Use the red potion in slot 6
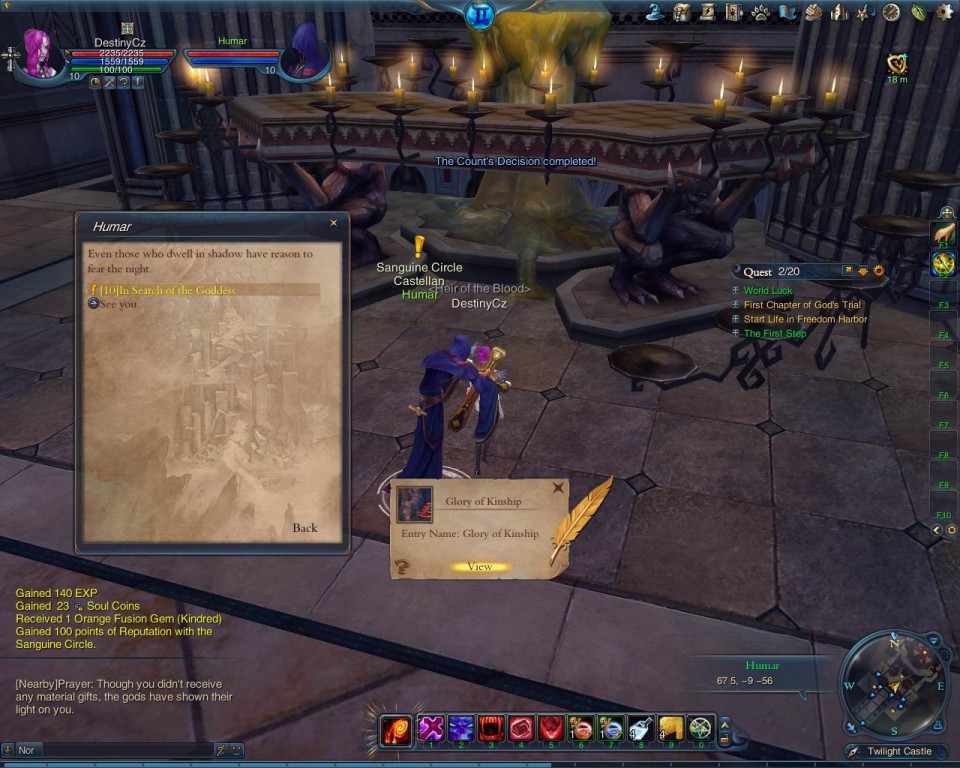Viewport: 960px width, 768px height. pos(581,728)
